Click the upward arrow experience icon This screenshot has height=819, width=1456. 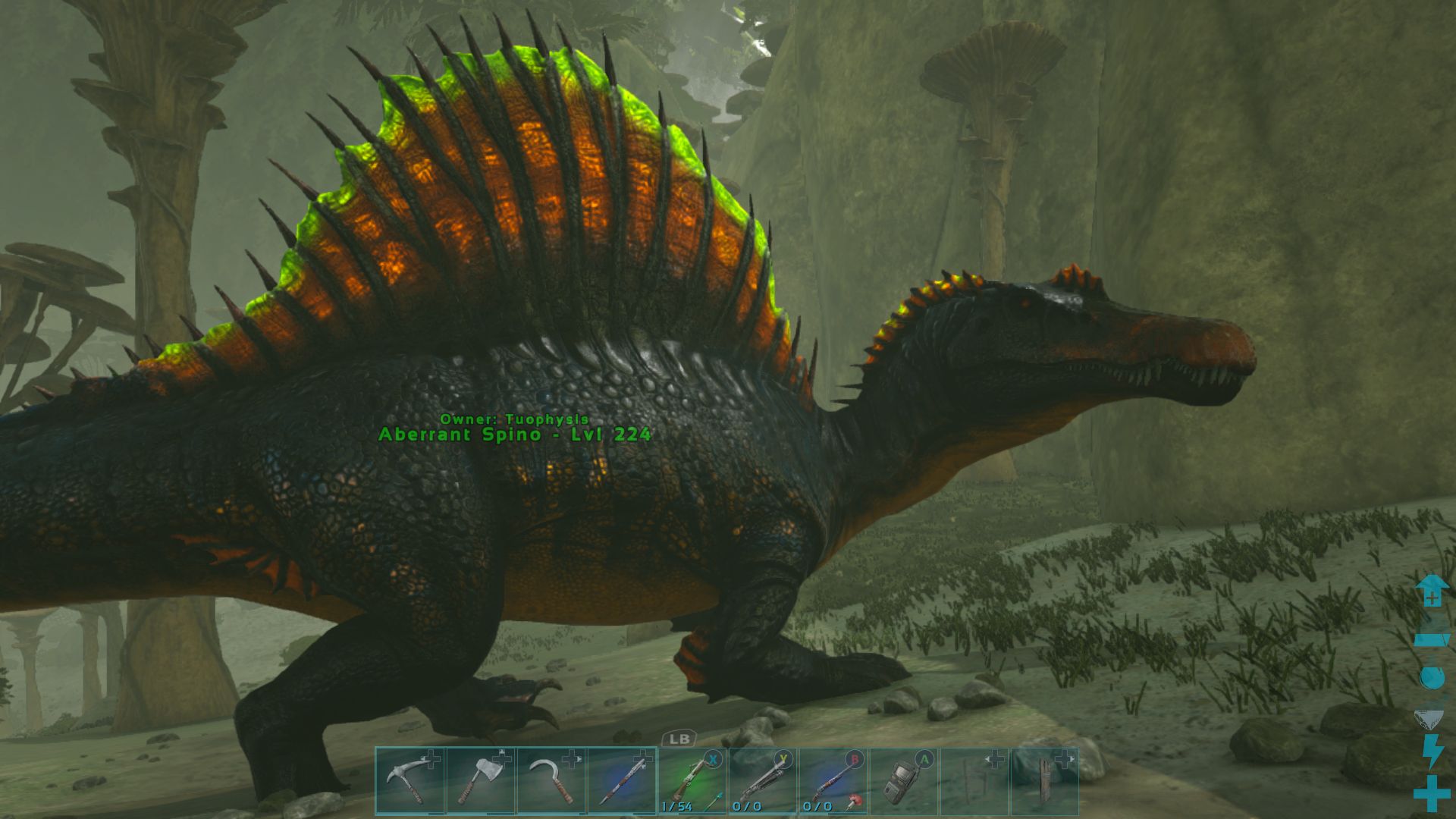point(1431,592)
